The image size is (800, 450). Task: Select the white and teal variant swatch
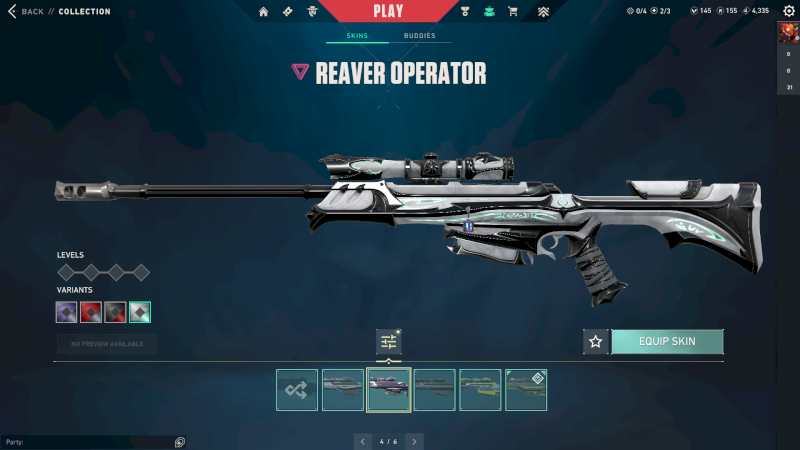tap(140, 312)
